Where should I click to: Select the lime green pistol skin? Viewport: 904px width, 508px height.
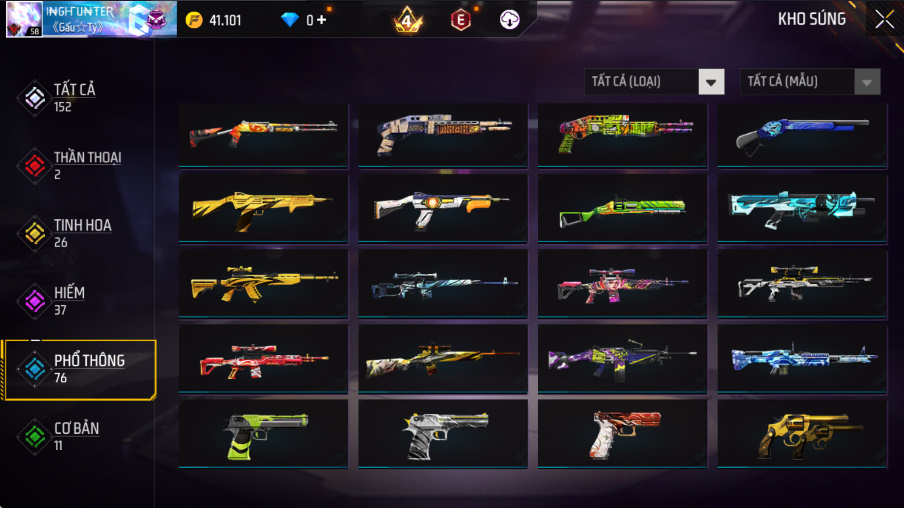(x=263, y=434)
